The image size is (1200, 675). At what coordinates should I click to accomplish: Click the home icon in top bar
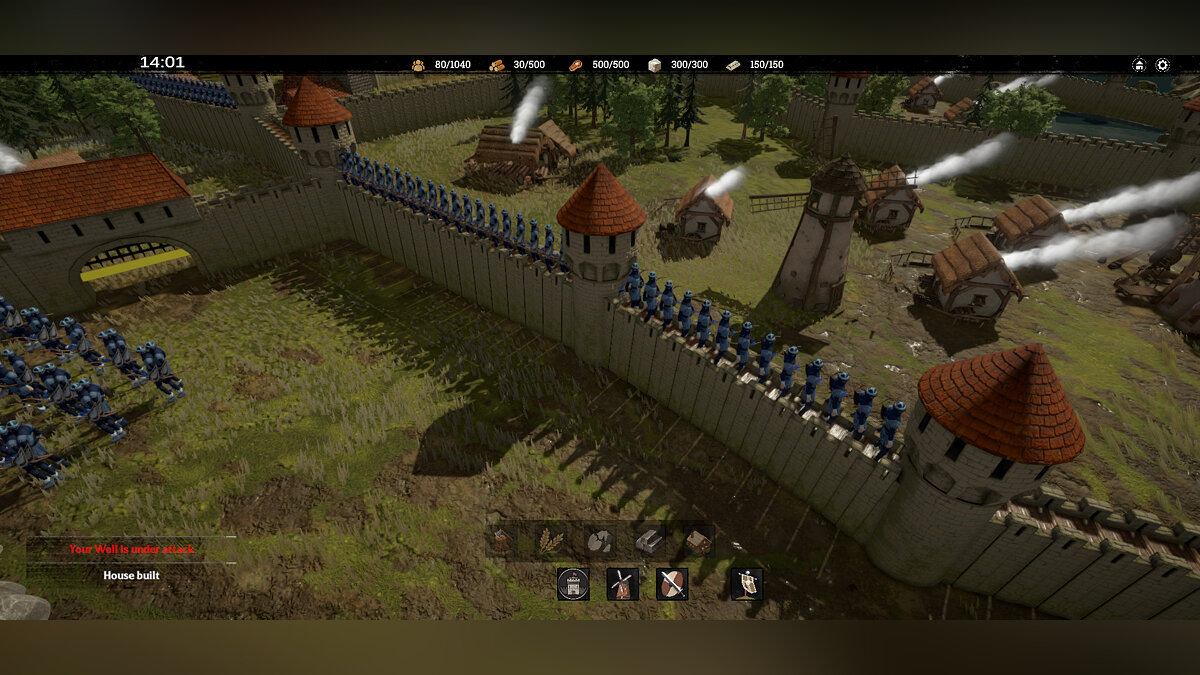tap(1139, 65)
